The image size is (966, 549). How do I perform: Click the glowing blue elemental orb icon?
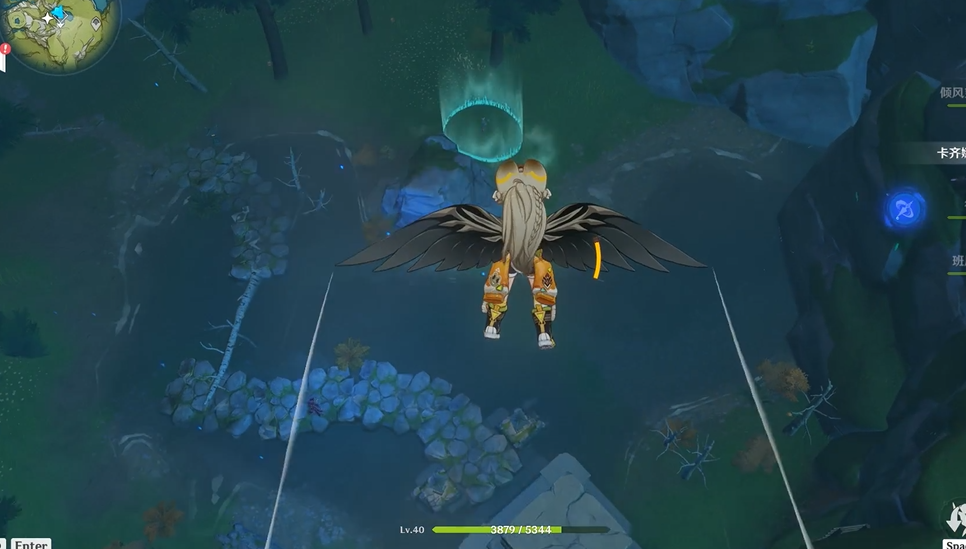(x=904, y=210)
